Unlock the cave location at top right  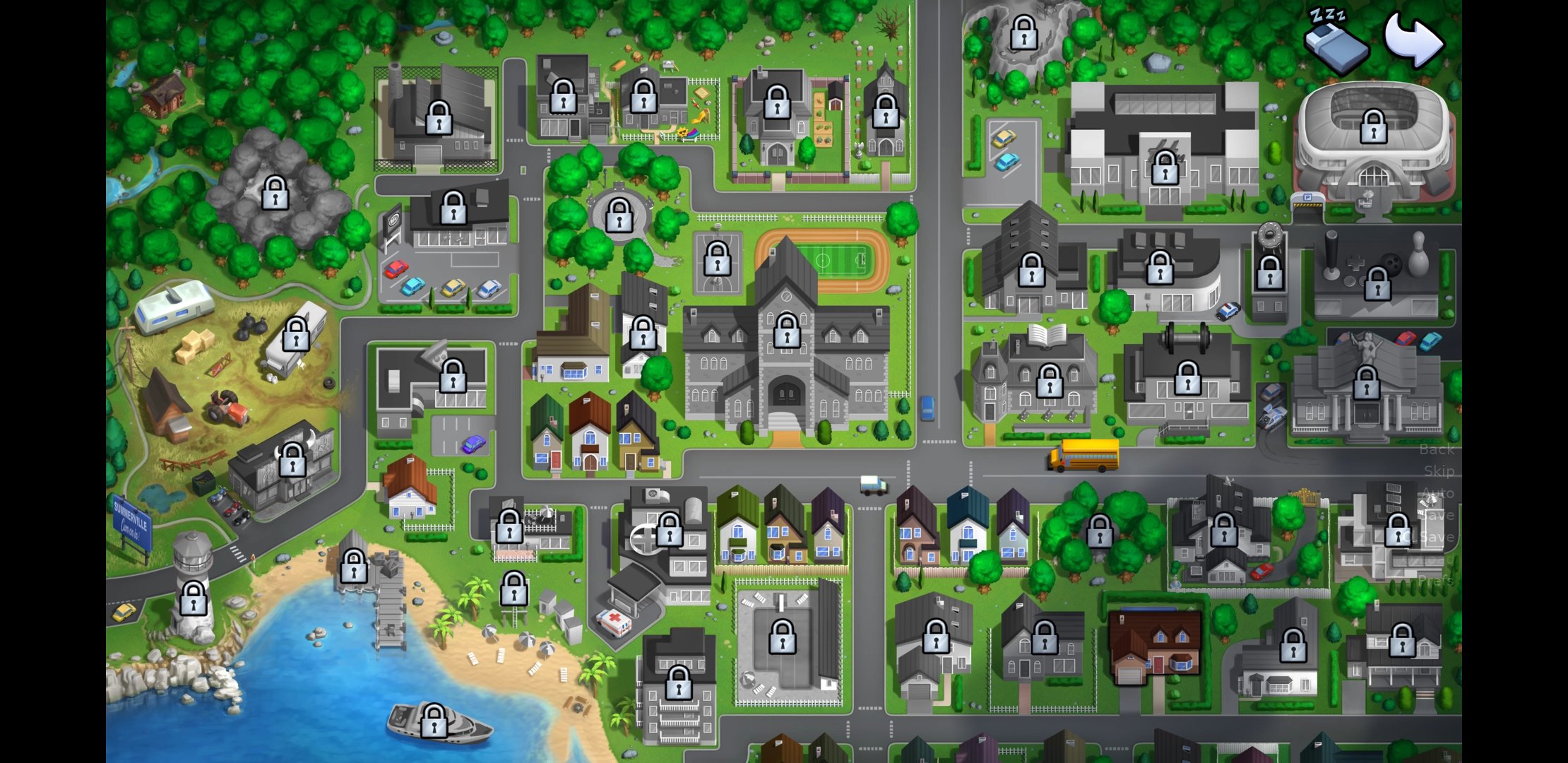tap(1023, 32)
